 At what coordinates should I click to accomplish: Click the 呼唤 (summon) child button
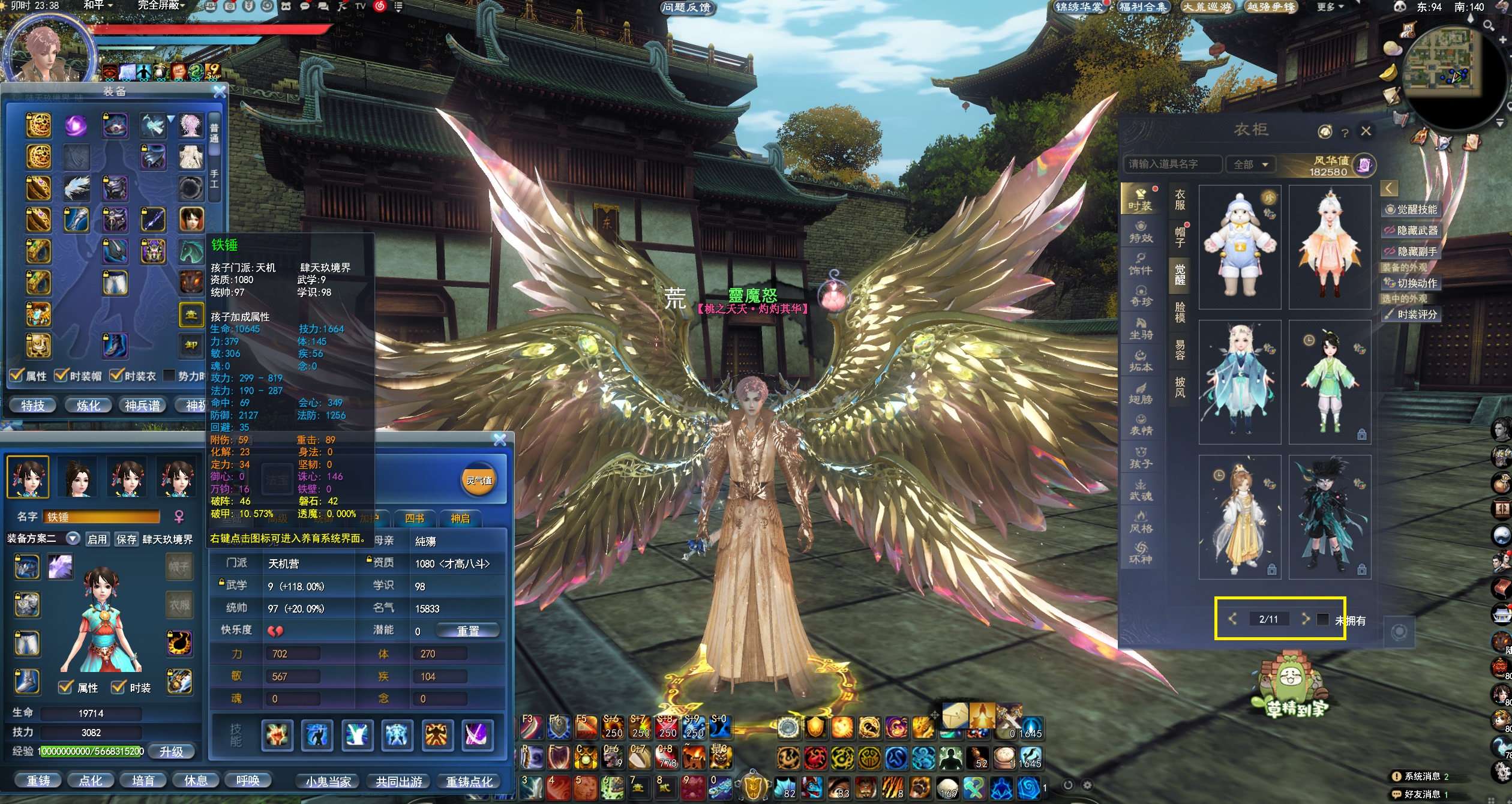pyautogui.click(x=248, y=781)
